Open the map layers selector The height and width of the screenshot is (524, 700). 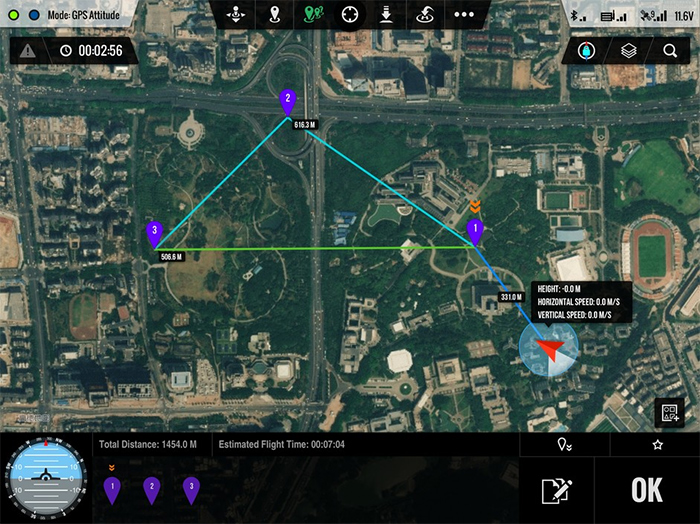(628, 50)
